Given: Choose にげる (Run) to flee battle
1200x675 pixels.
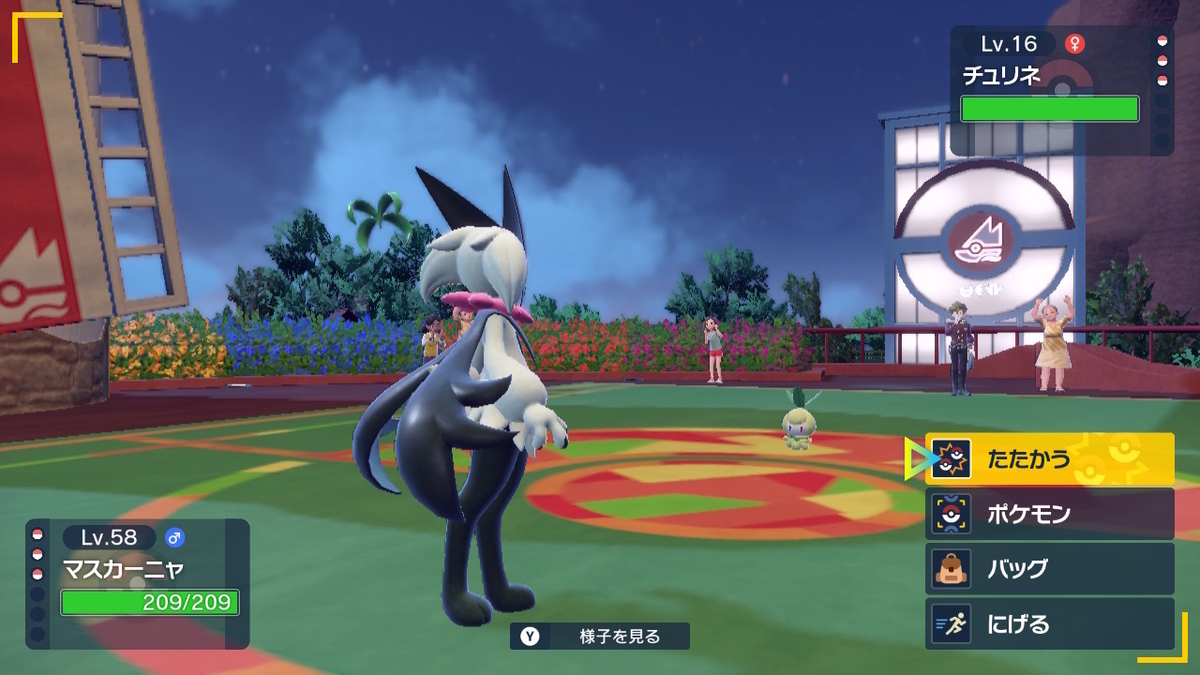Looking at the screenshot, I should click(1049, 624).
